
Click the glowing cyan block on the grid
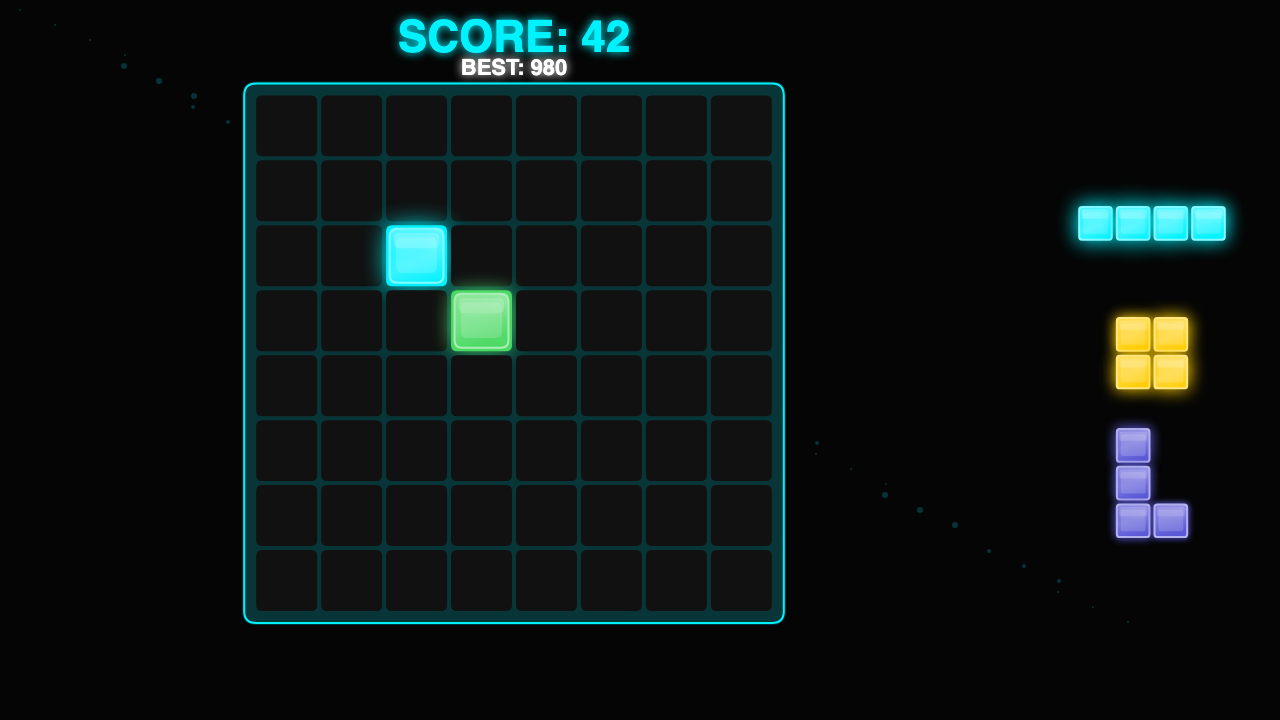point(416,257)
